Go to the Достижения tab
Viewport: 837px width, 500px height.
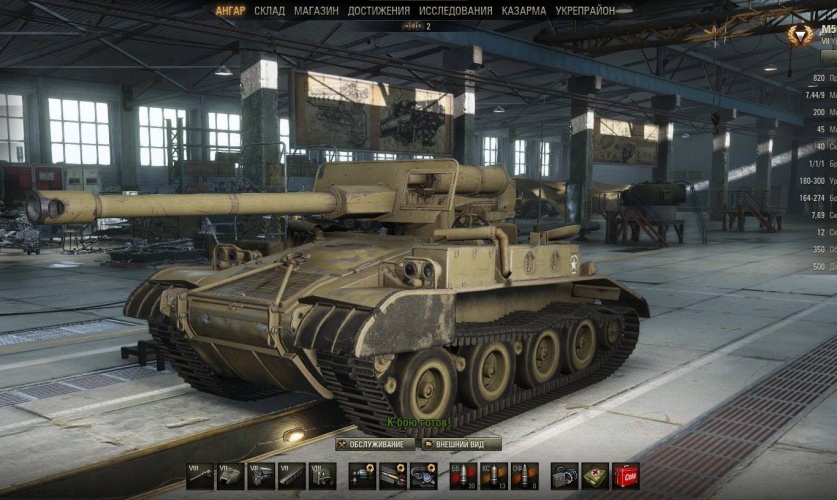(x=379, y=11)
